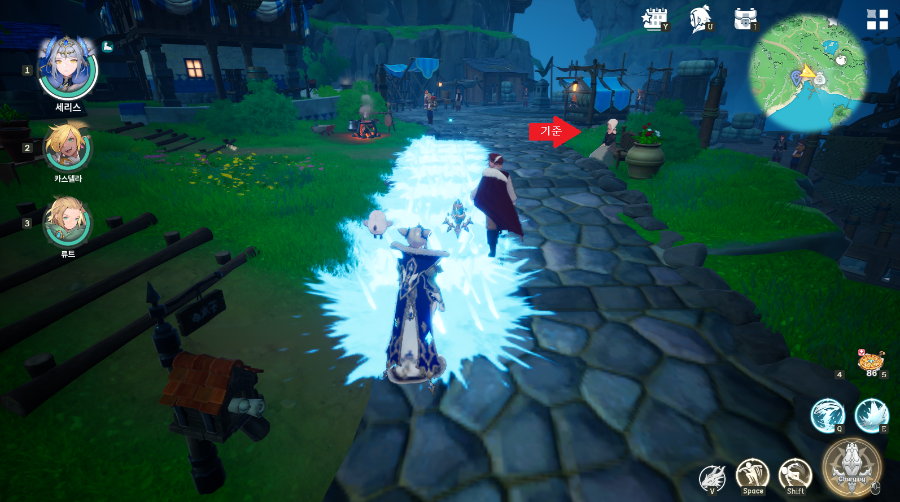
Task: Tap the dash action button
Action: (x=795, y=475)
